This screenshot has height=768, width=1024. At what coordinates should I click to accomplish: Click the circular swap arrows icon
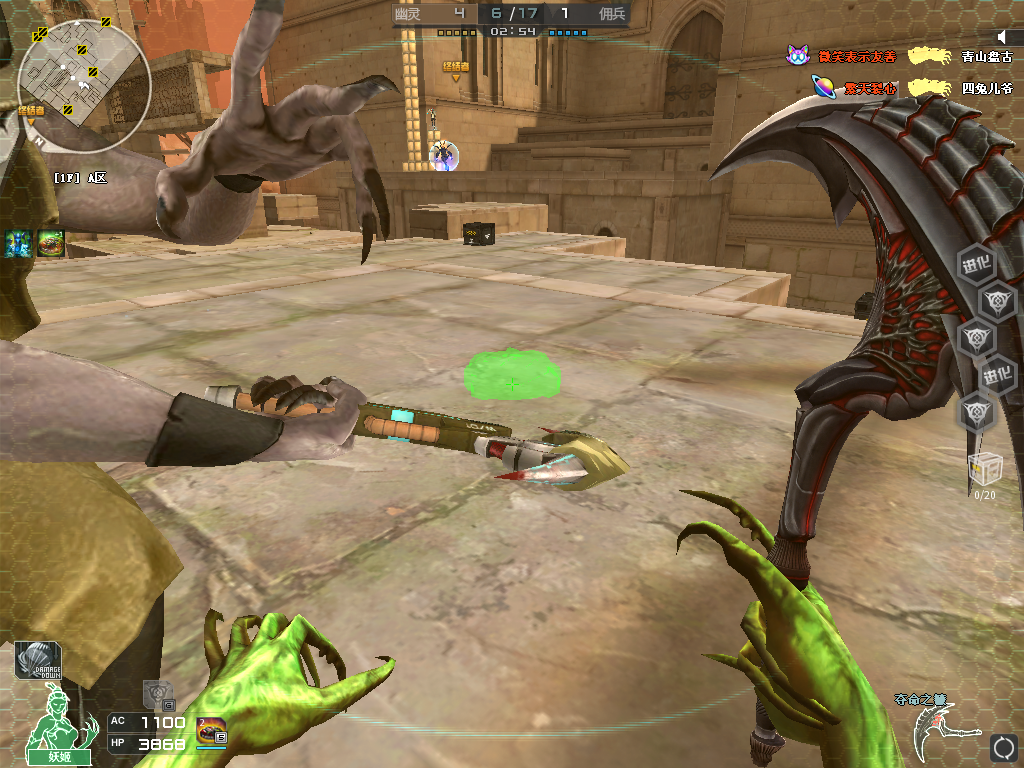click(x=1003, y=746)
